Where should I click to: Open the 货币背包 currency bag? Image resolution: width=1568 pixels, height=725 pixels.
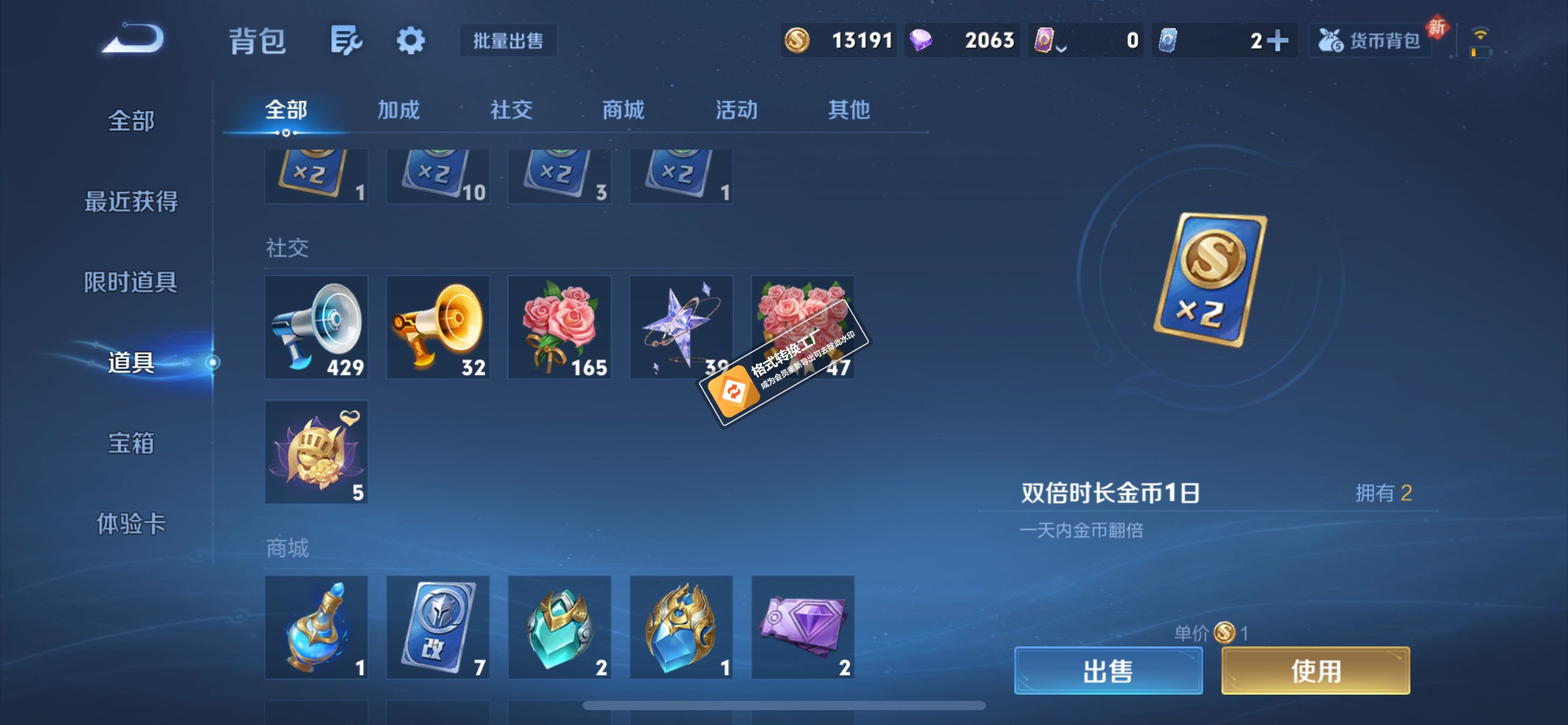(x=1370, y=39)
